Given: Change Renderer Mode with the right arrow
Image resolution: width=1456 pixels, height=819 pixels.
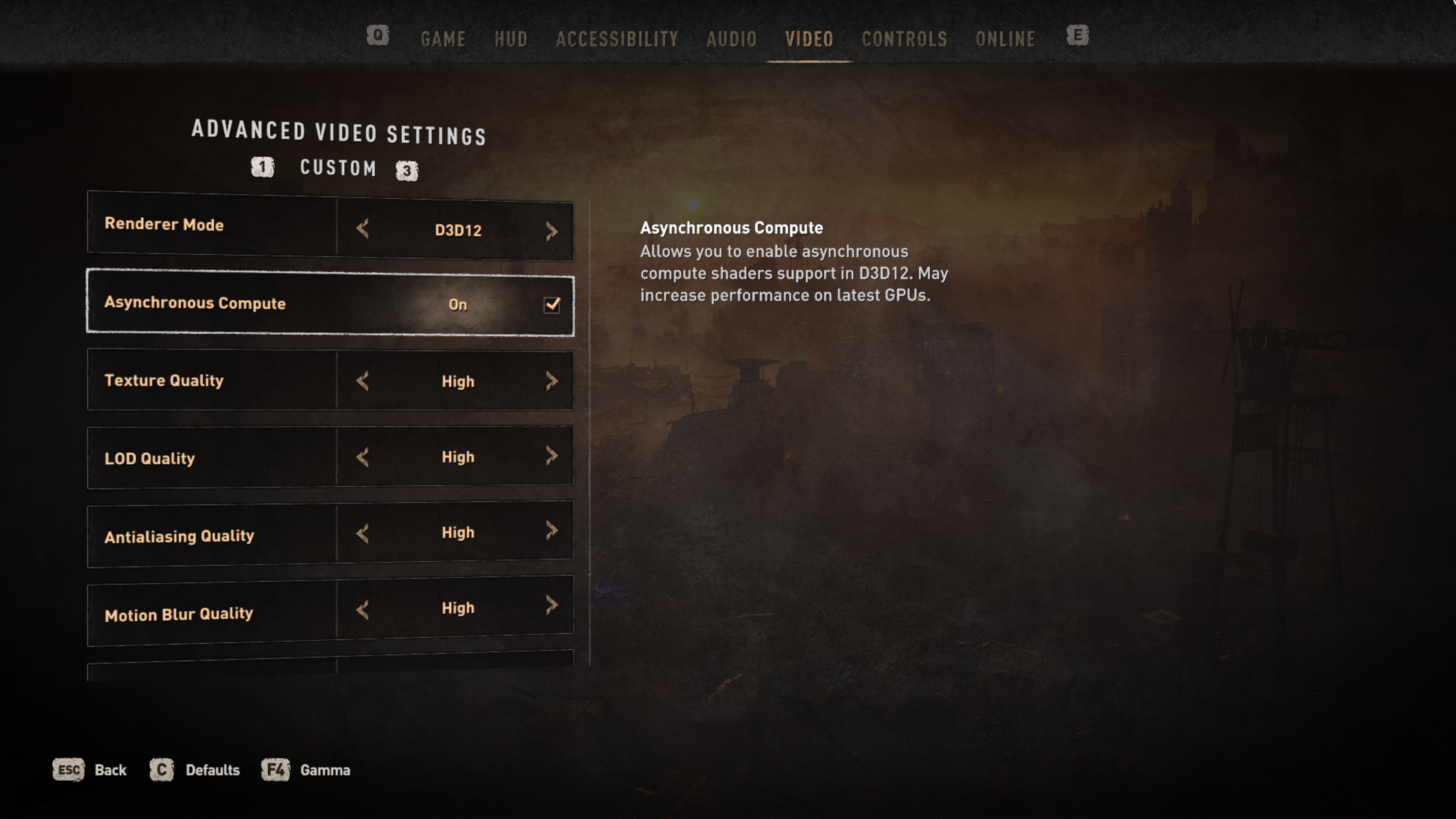Looking at the screenshot, I should 552,231.
